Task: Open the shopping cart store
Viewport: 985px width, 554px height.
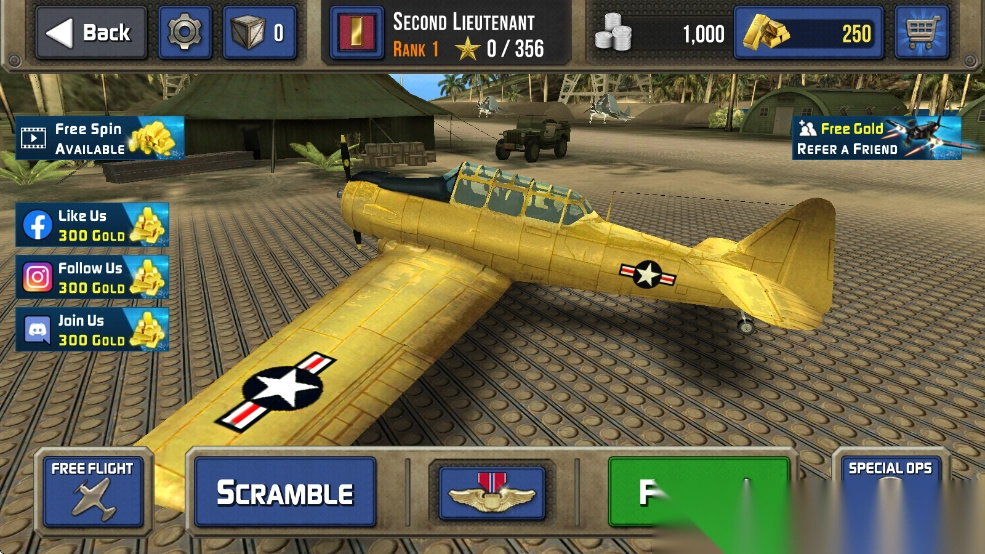Action: click(921, 33)
